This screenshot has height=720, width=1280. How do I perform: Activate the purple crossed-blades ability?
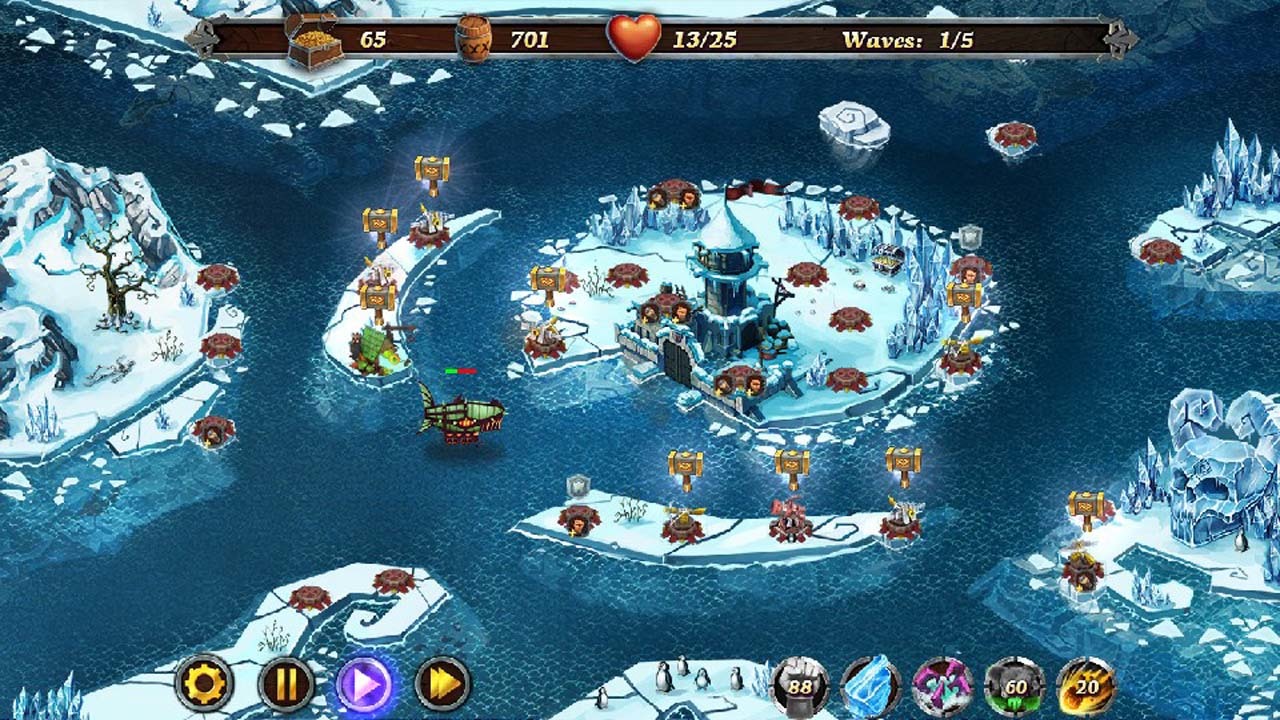[942, 686]
